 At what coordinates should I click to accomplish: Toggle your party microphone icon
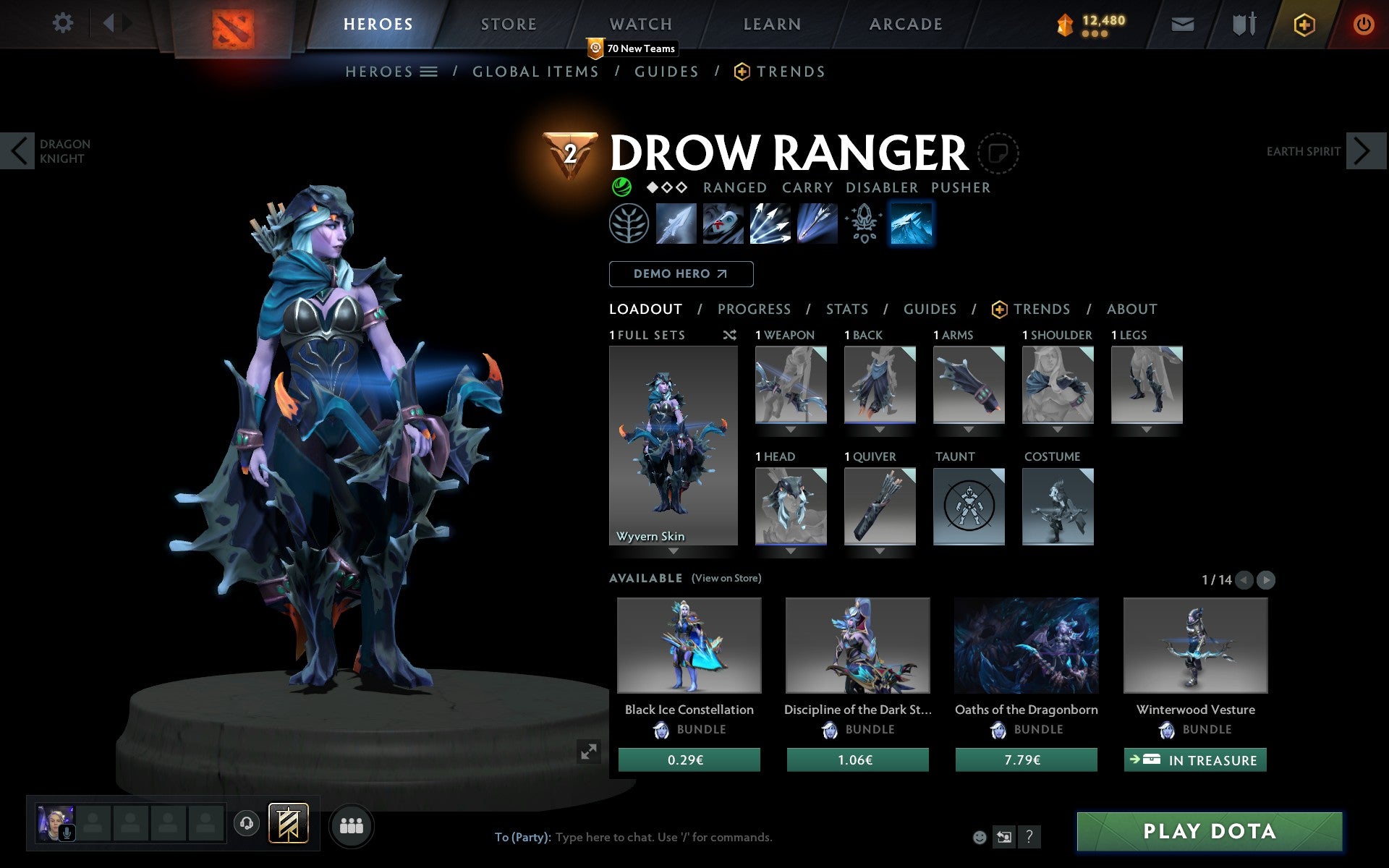(x=67, y=829)
